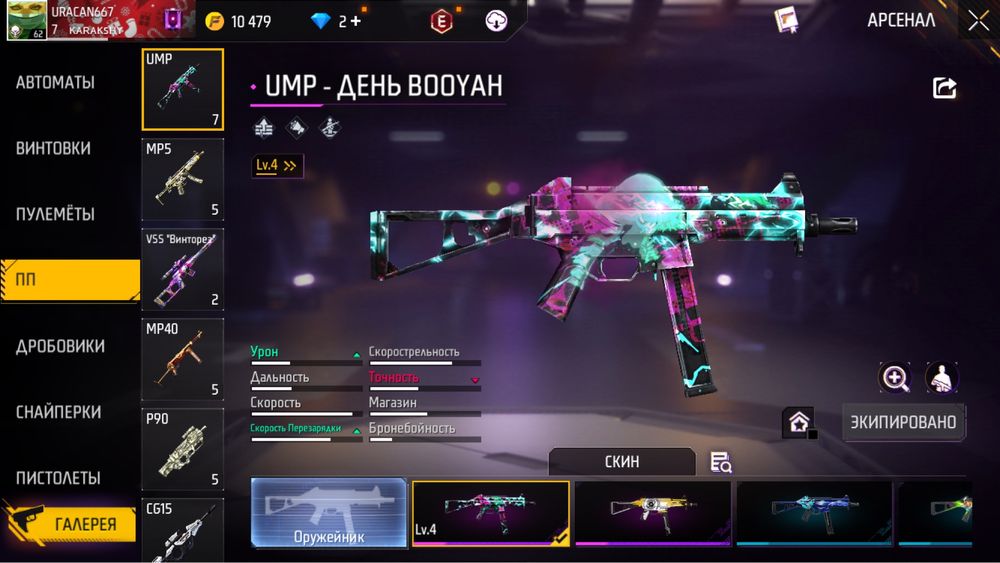Screen dimensions: 1000x563
Task: Close the Arsenal screen
Action: point(977,20)
